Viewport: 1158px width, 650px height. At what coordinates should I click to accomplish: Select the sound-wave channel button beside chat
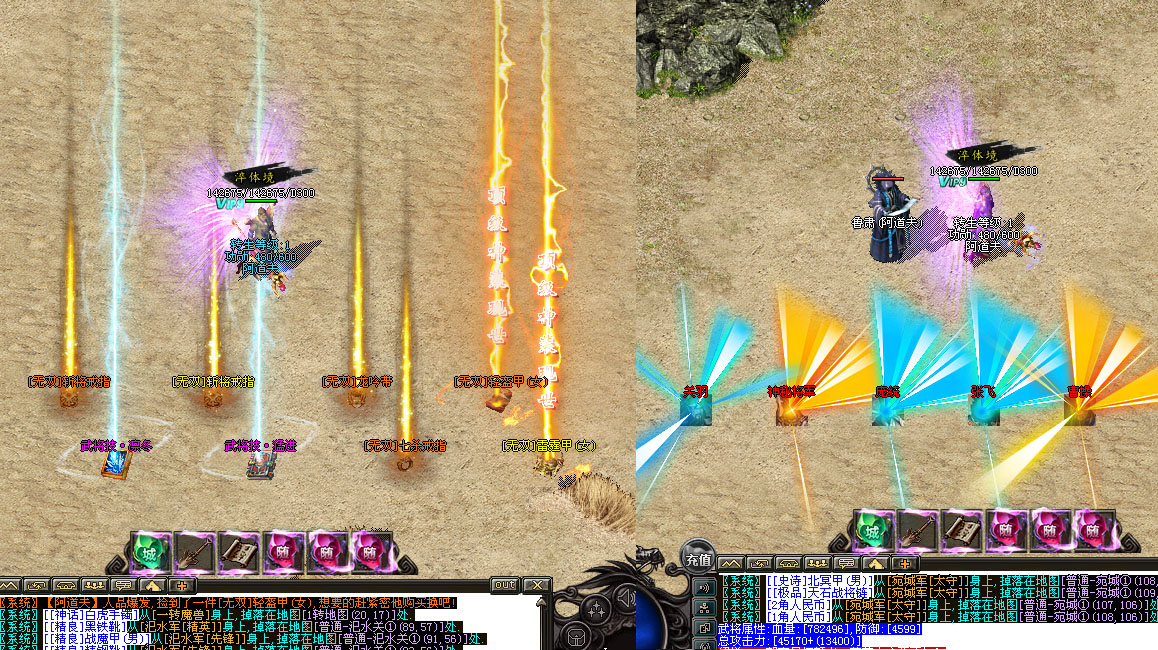(x=705, y=586)
